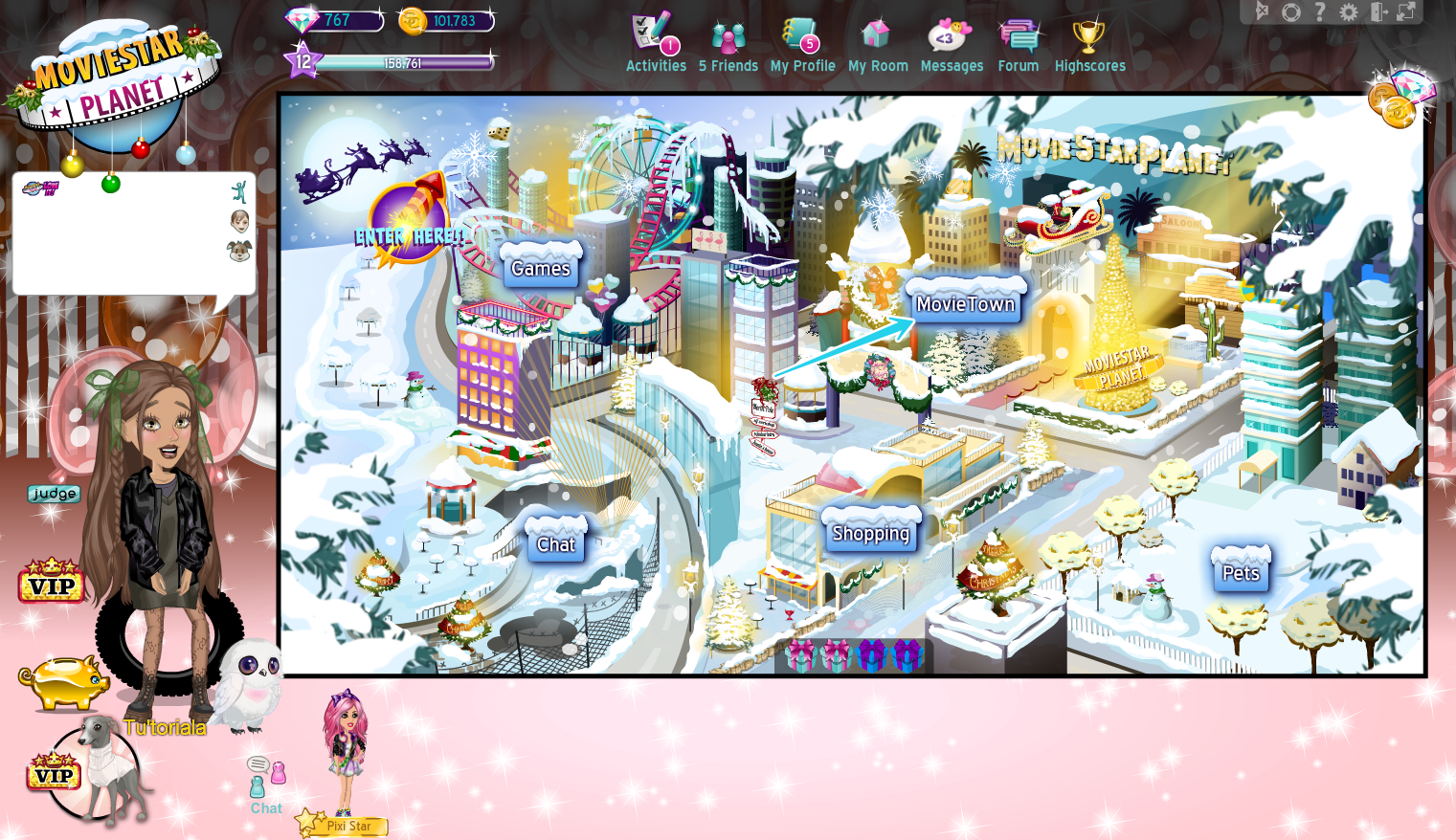Visit the Shopping district
Image resolution: width=1456 pixels, height=840 pixels.
pyautogui.click(x=870, y=533)
